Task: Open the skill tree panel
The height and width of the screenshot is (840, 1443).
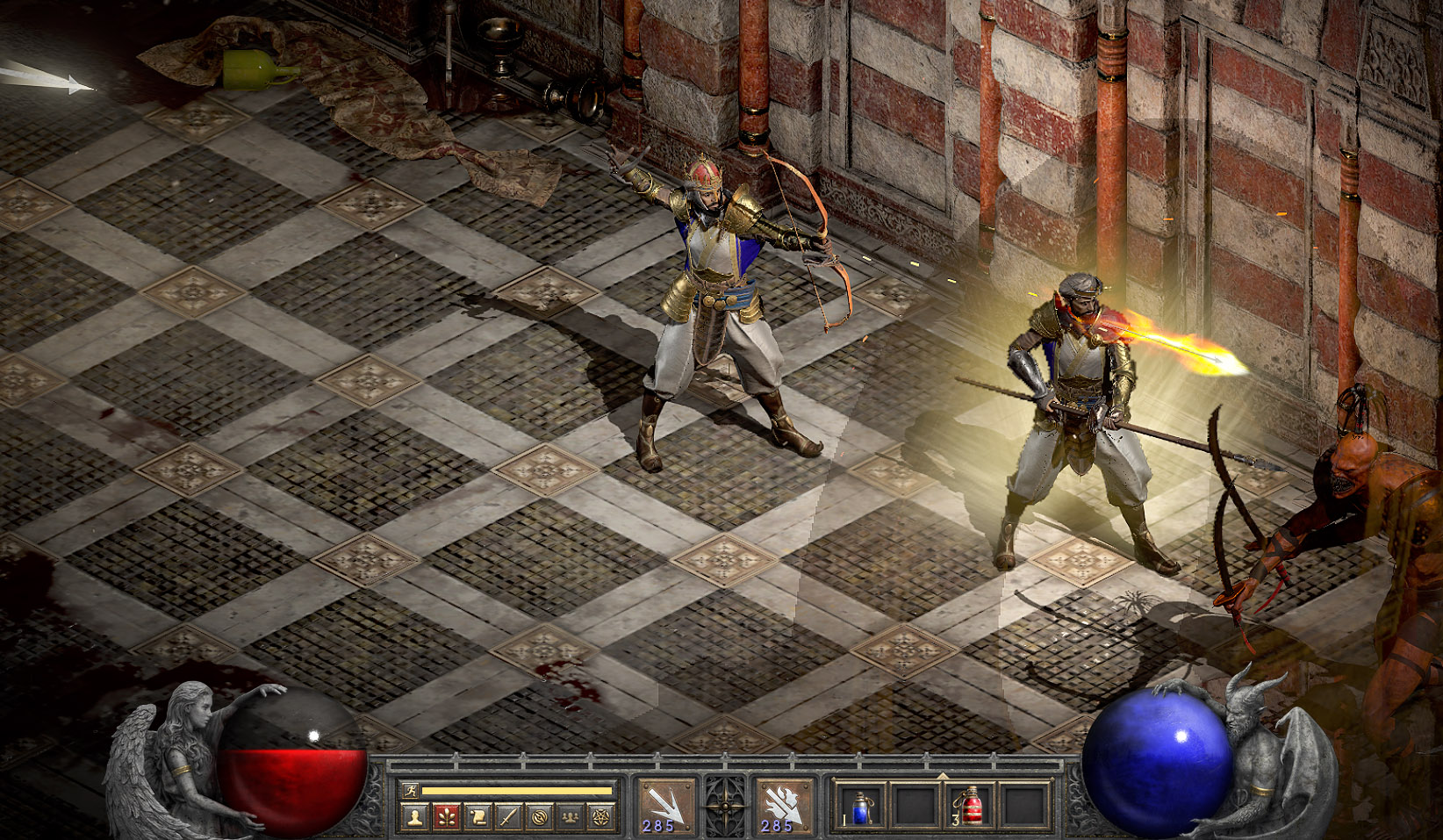Action: [x=447, y=817]
